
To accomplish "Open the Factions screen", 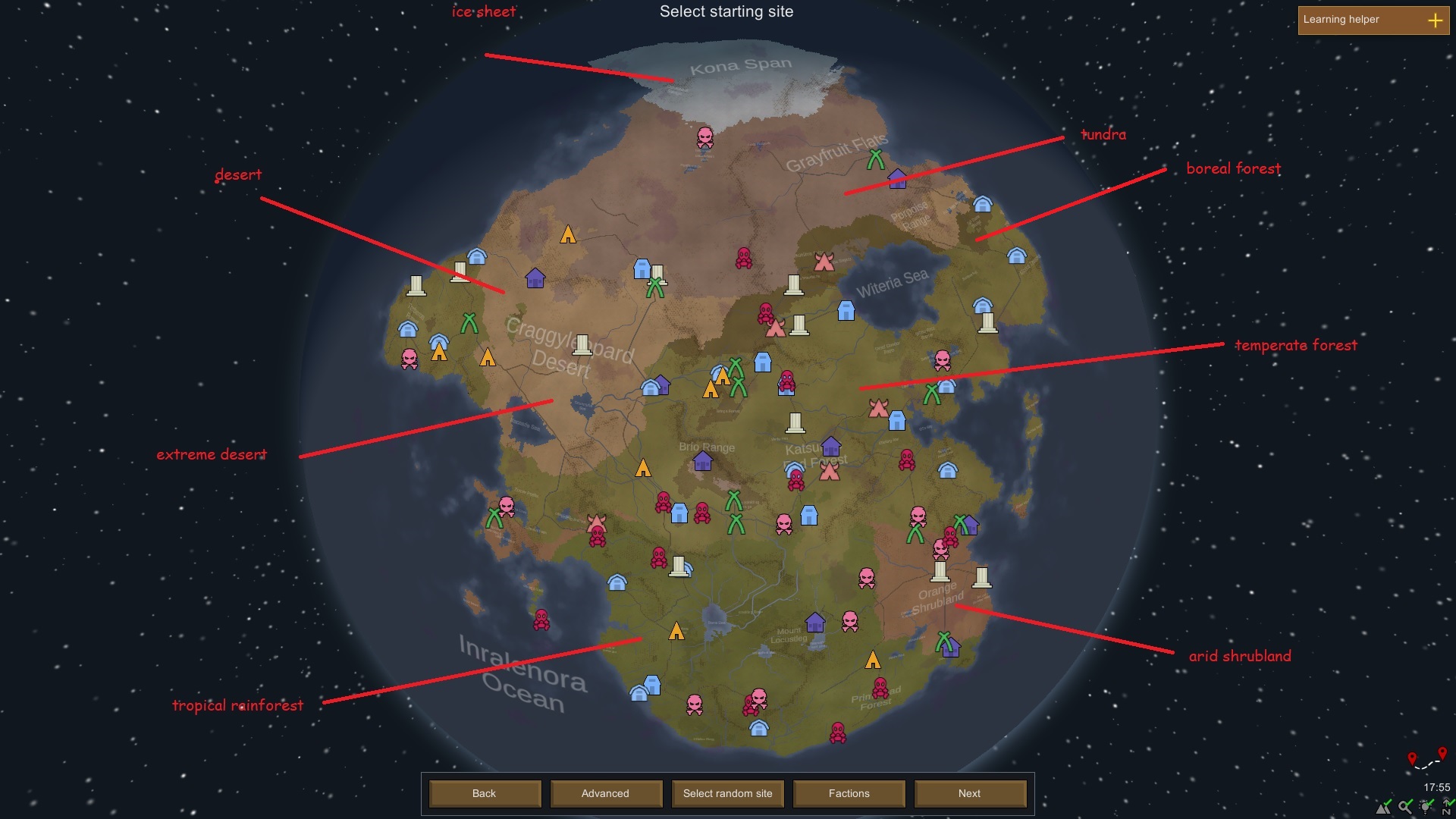I will point(849,793).
